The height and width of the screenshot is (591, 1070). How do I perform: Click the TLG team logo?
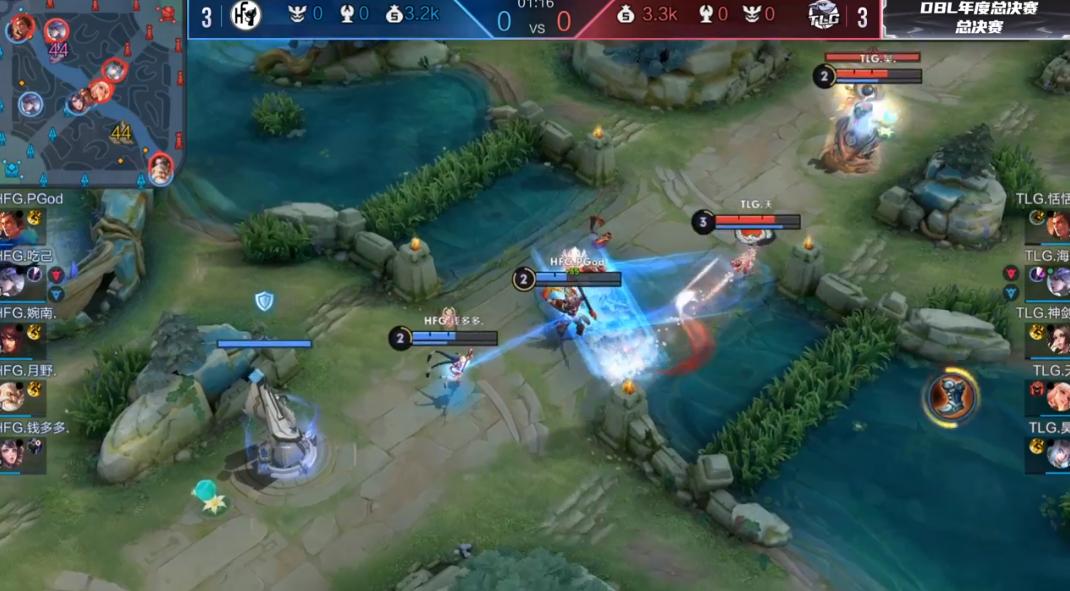point(823,15)
